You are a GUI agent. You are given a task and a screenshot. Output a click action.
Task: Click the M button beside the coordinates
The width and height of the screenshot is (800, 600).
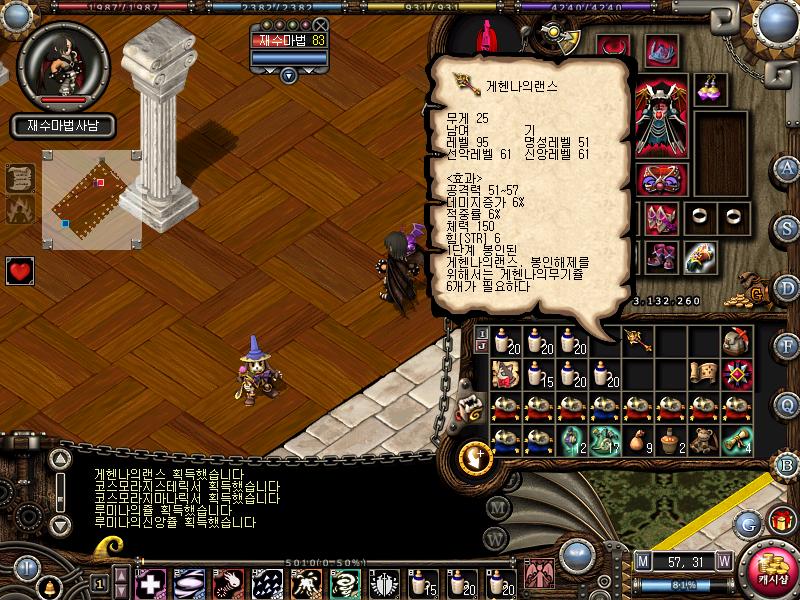click(x=643, y=560)
